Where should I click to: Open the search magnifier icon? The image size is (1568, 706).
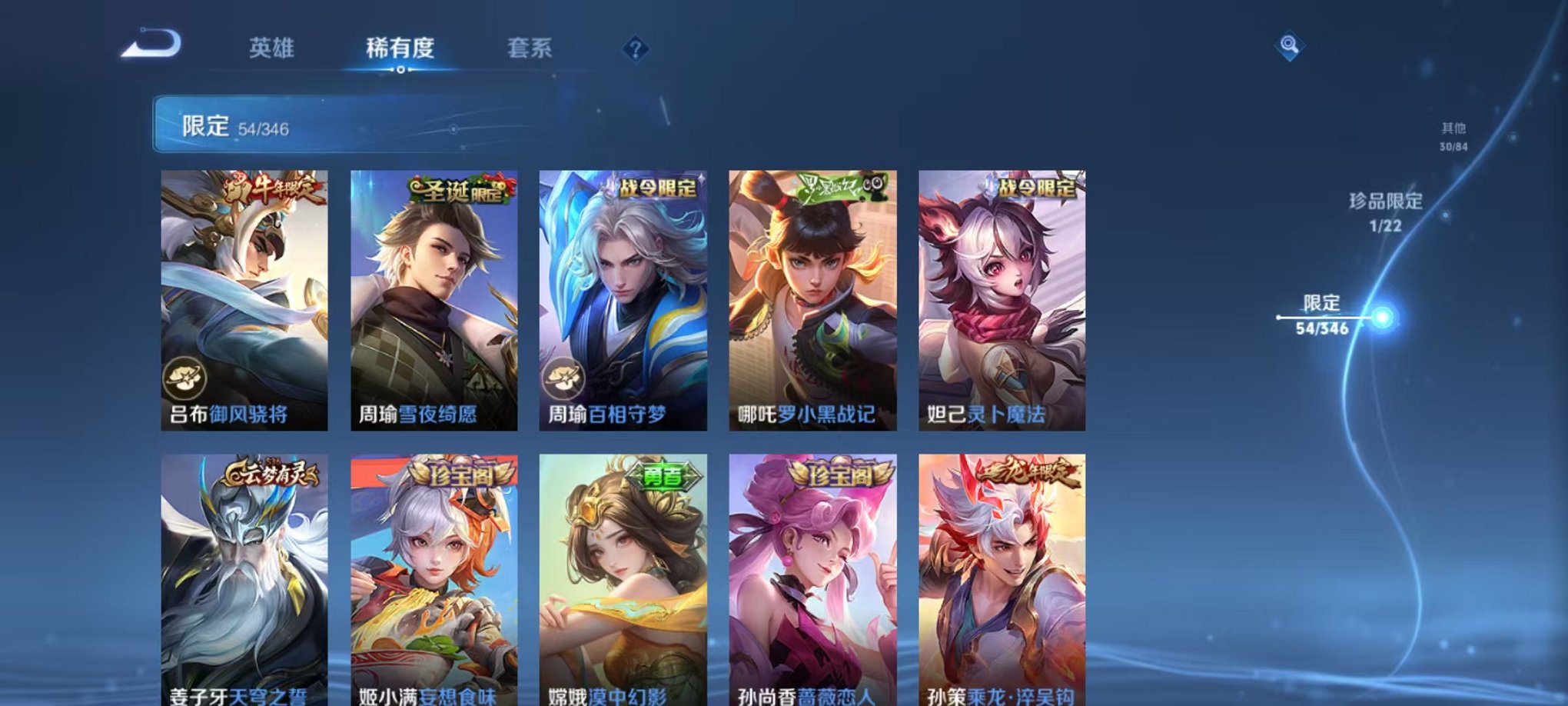click(x=1289, y=46)
